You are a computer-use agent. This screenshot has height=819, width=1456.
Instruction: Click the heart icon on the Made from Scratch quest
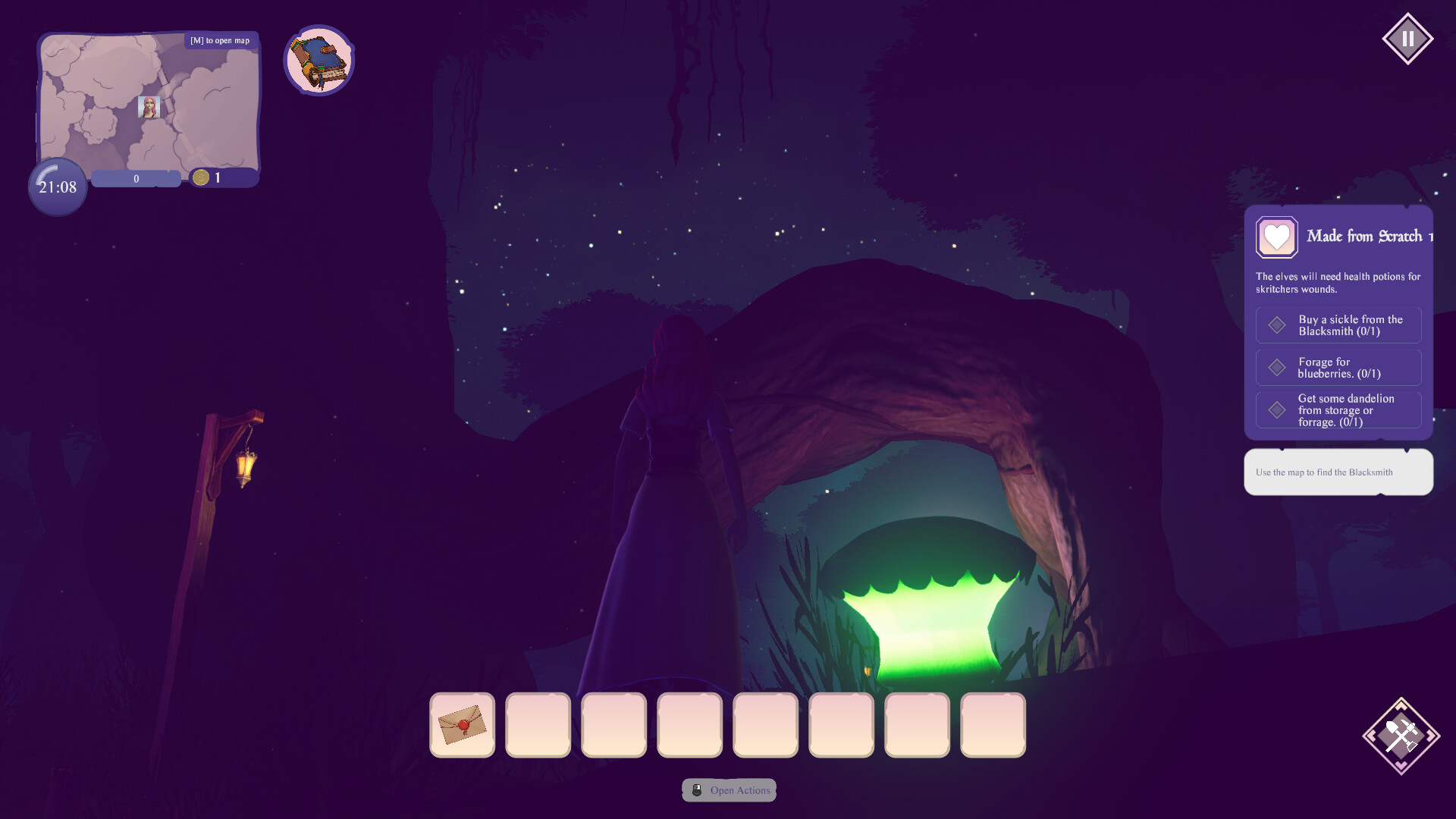1276,237
